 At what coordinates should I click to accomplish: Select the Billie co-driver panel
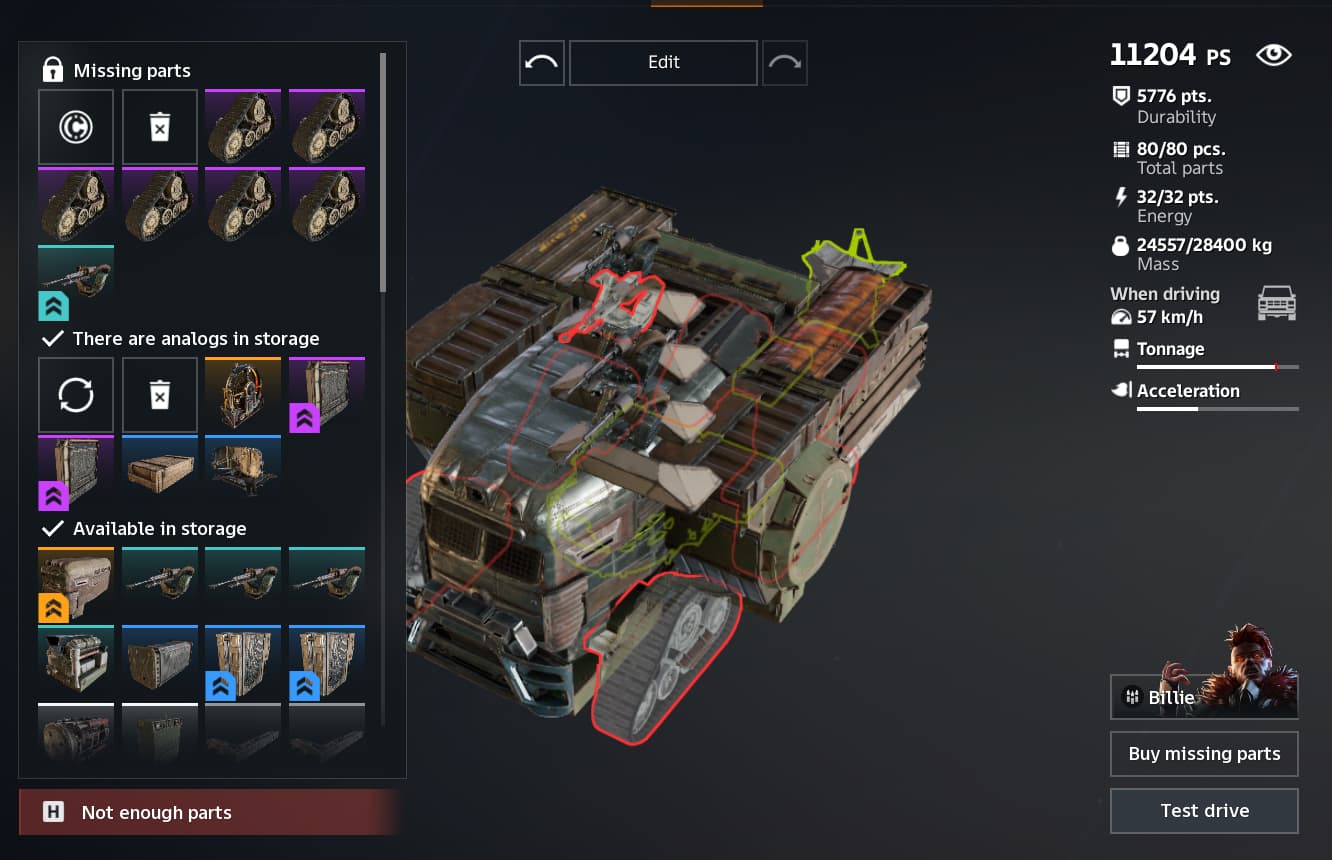point(1204,696)
